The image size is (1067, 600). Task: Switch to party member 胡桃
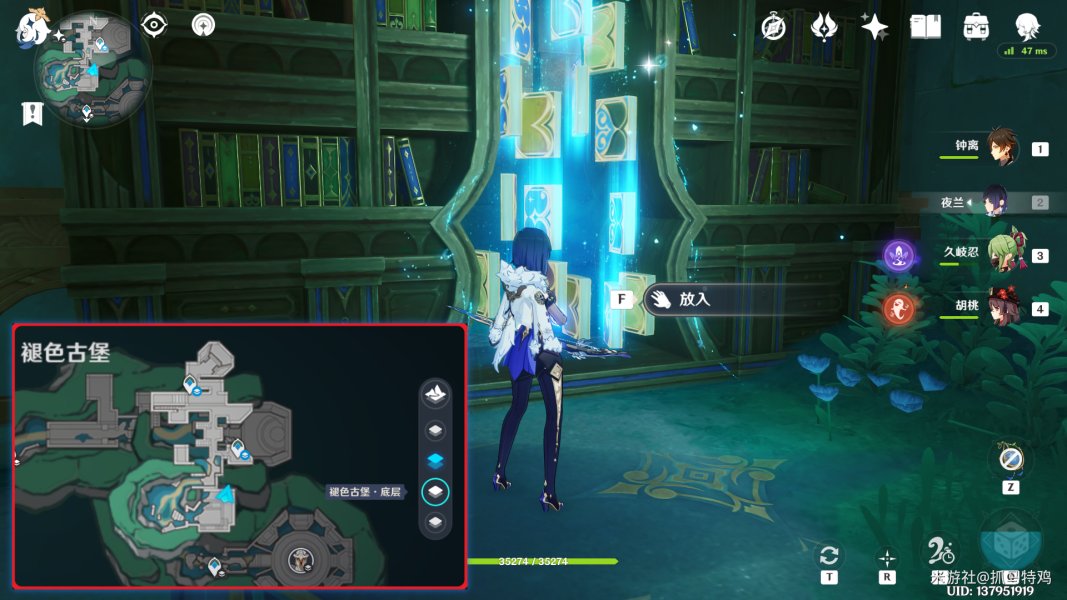1001,308
